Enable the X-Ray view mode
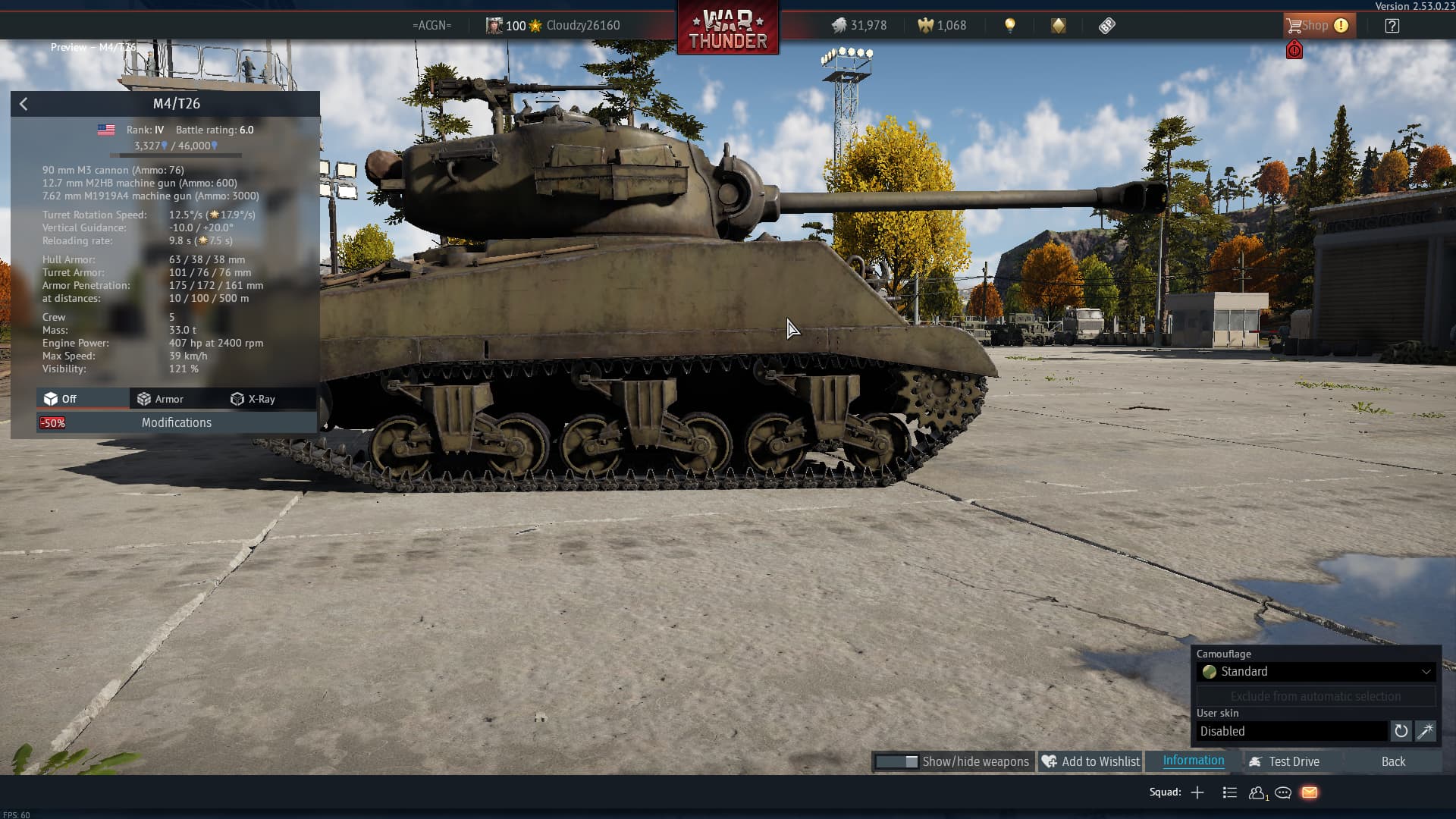This screenshot has height=819, width=1456. (x=253, y=399)
